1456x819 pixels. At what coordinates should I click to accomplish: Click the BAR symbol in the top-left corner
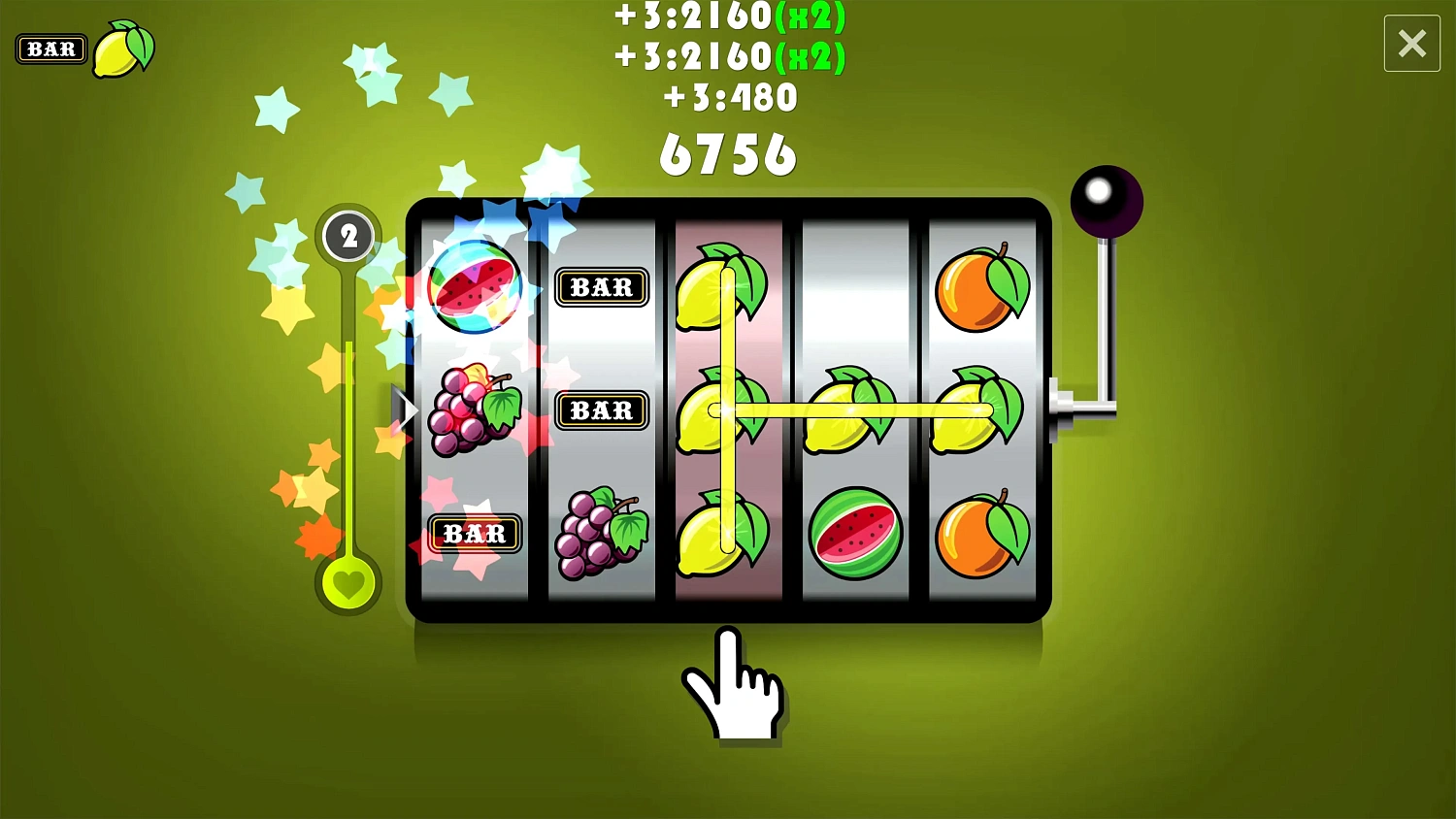[x=50, y=49]
